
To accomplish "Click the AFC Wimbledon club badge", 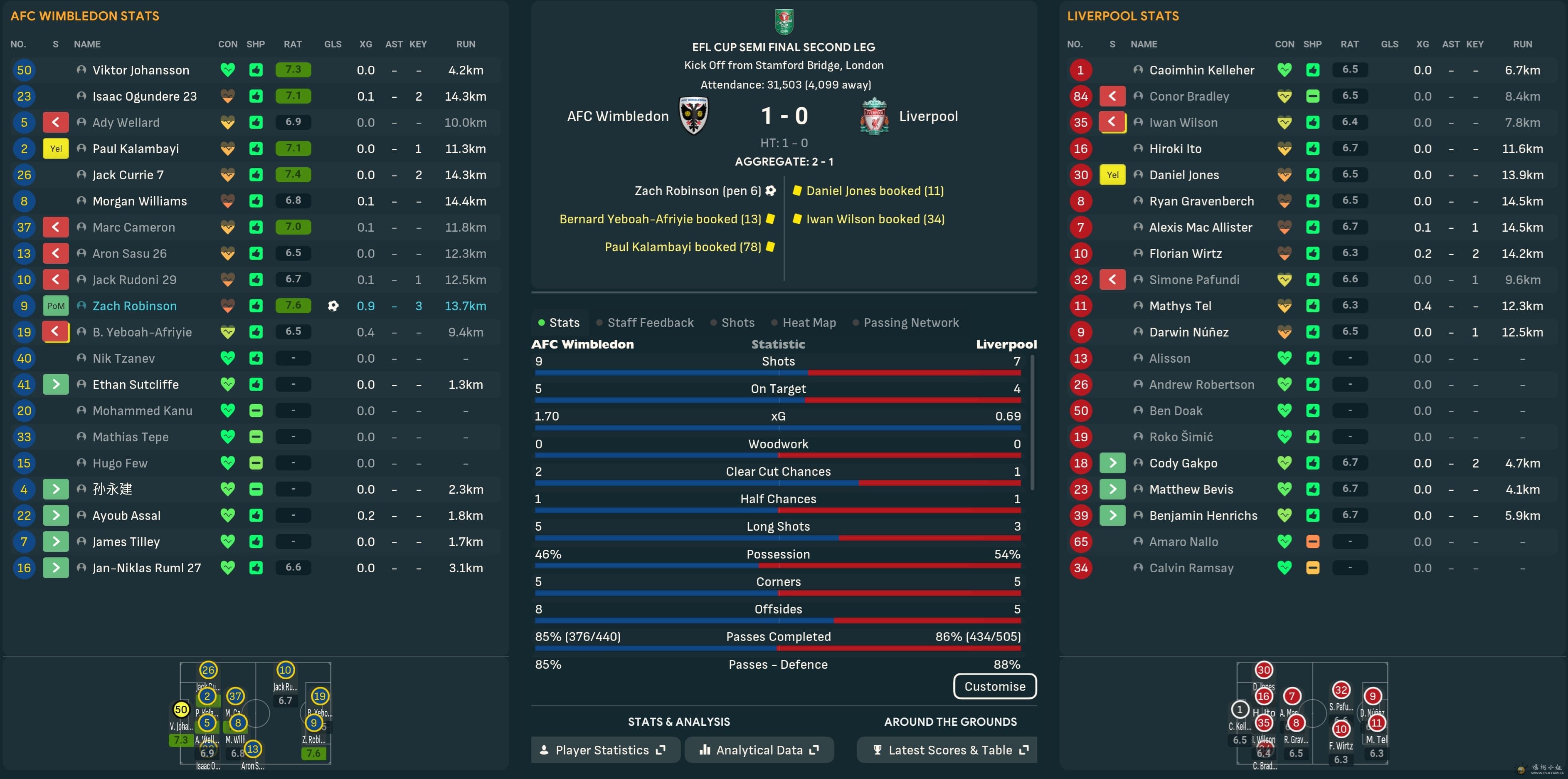I will tap(693, 115).
